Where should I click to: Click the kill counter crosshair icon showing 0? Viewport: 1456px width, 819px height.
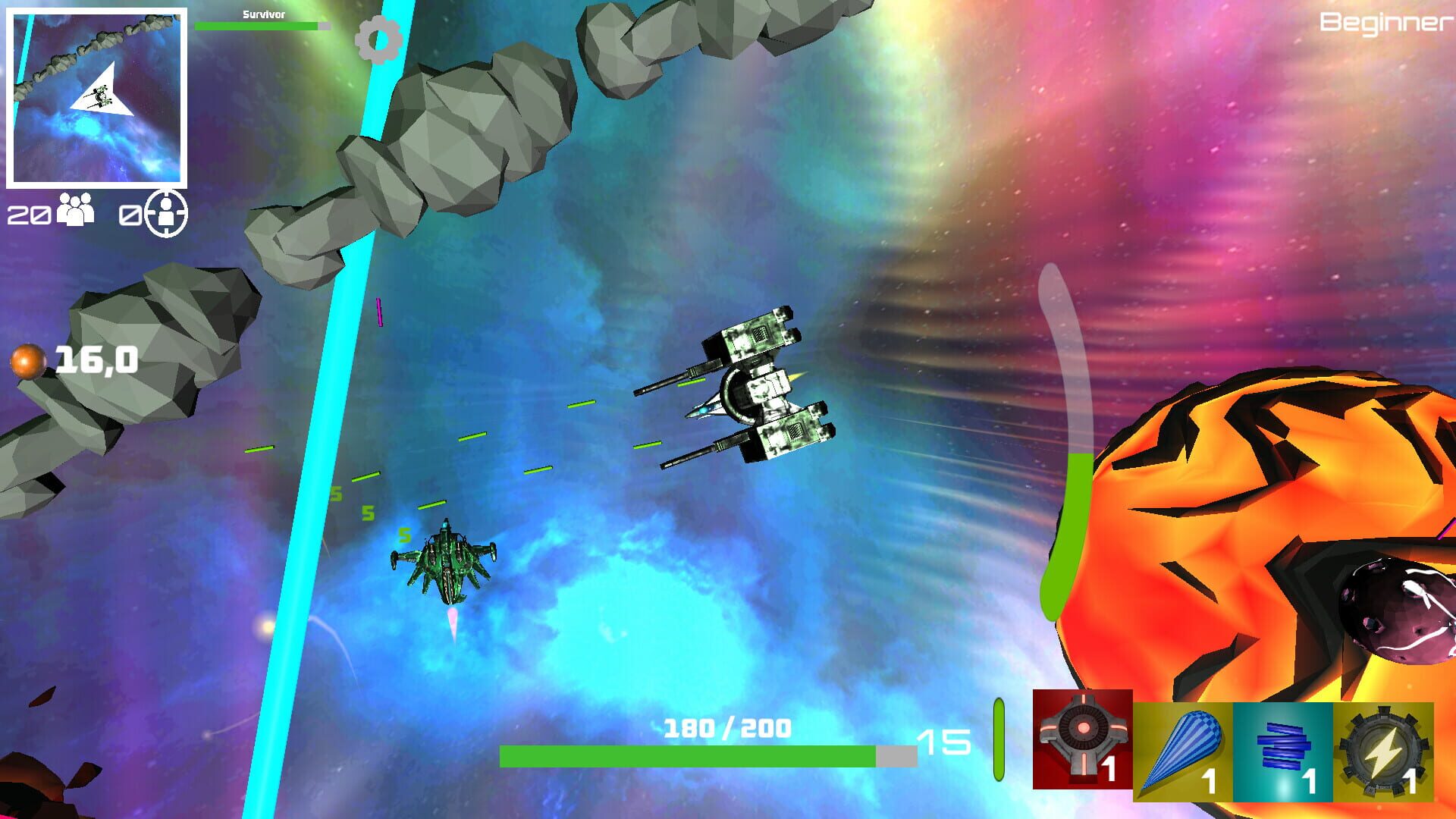[x=165, y=212]
